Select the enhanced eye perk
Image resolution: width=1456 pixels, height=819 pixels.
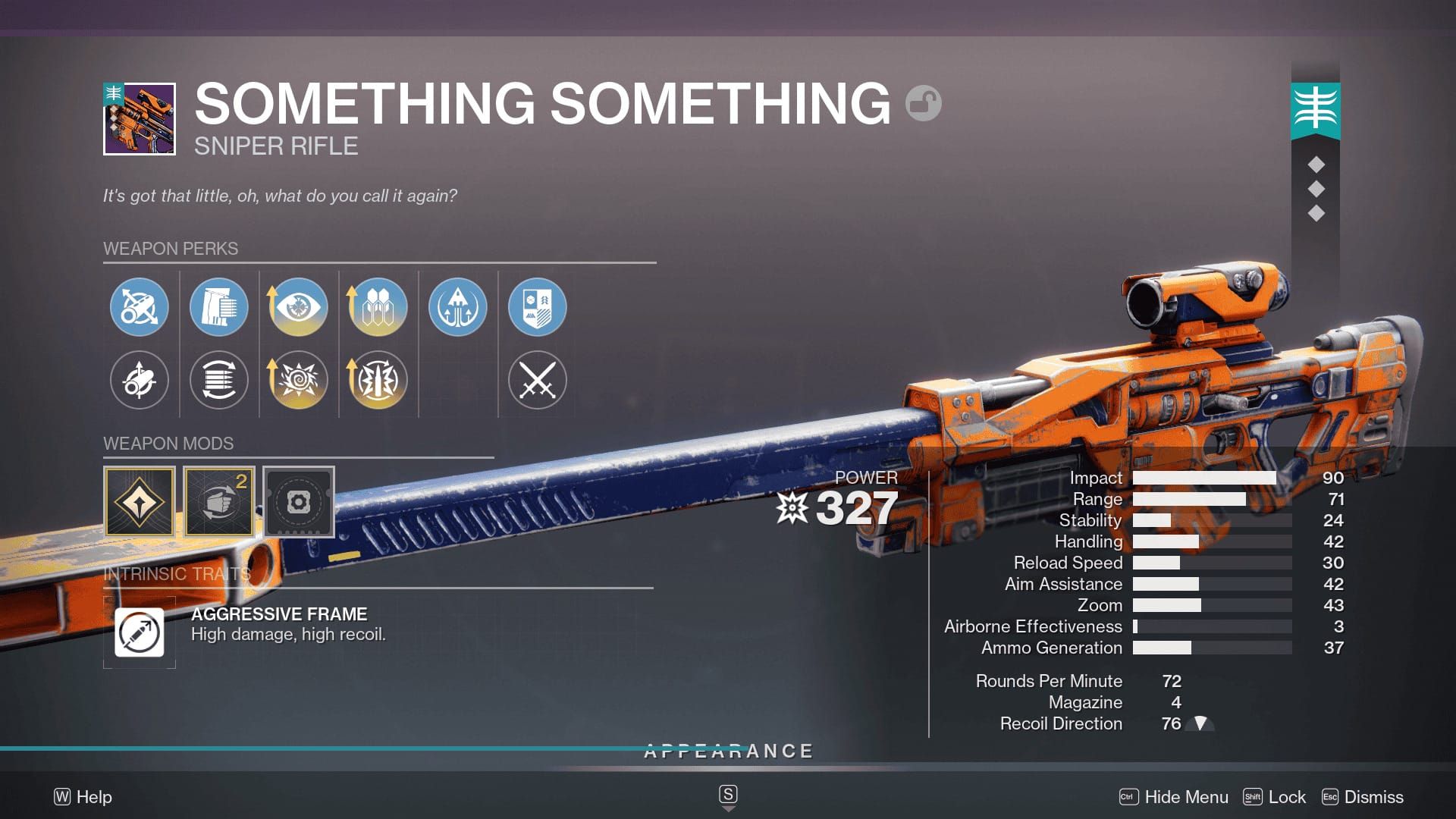(x=298, y=307)
